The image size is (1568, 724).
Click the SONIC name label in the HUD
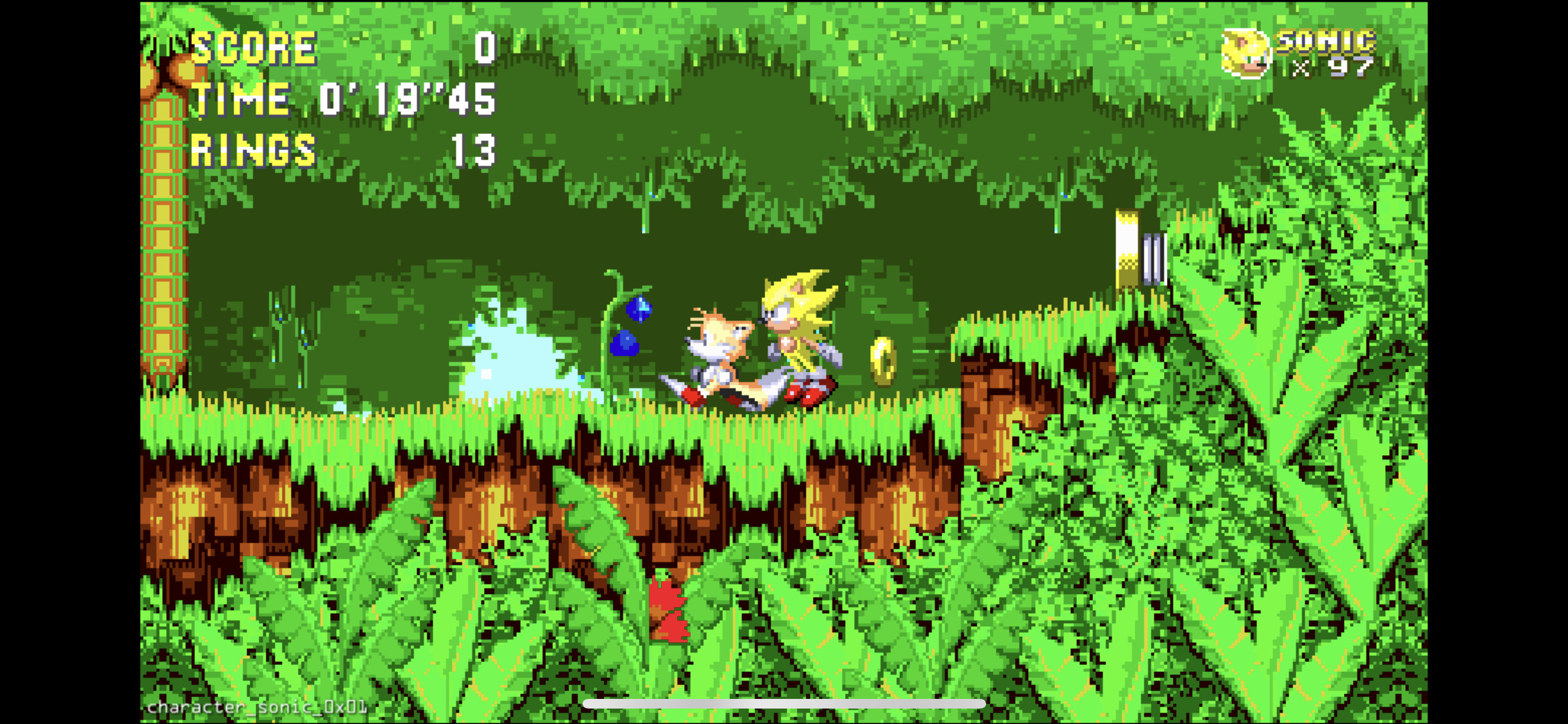tap(1326, 41)
